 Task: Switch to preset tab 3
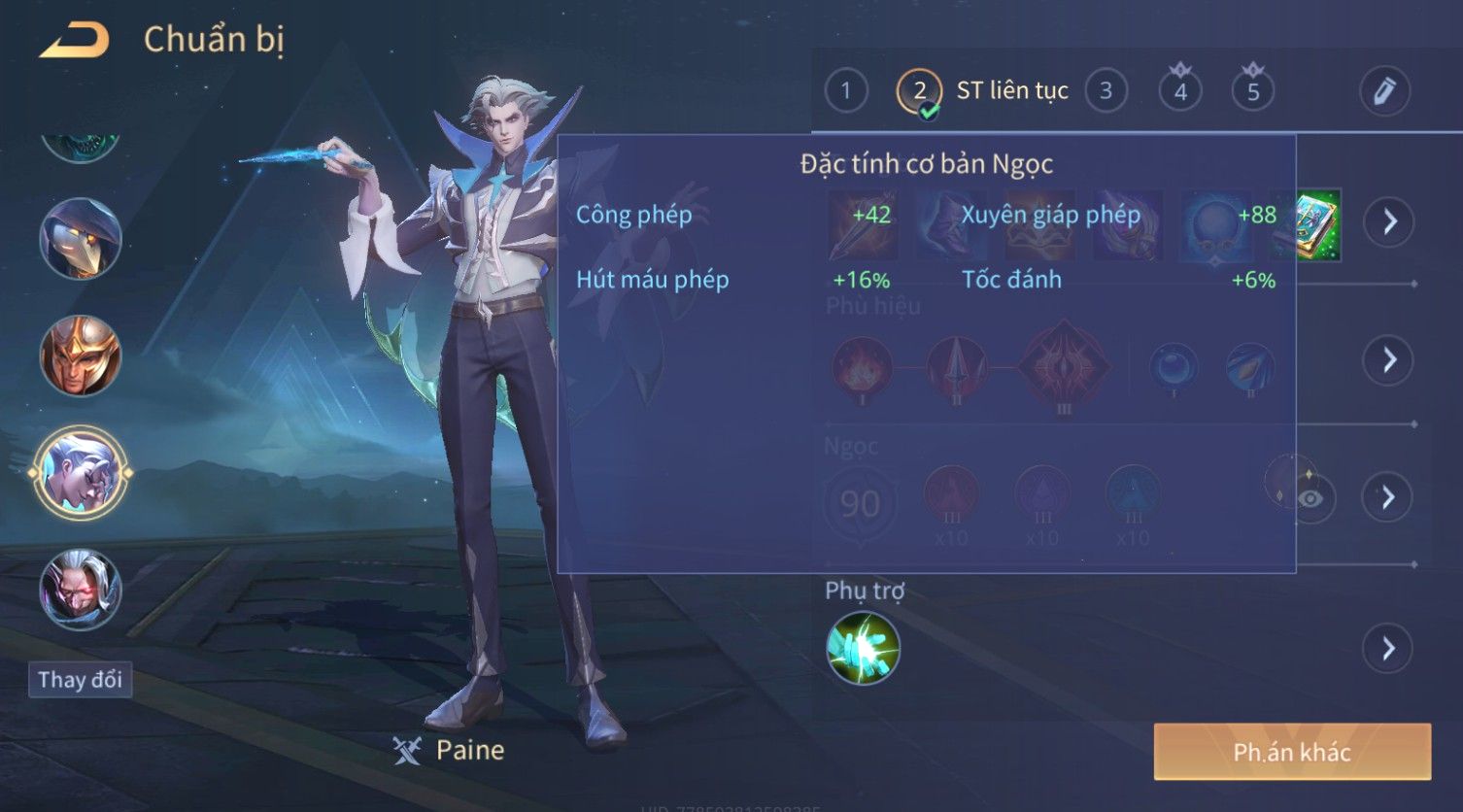click(1106, 91)
